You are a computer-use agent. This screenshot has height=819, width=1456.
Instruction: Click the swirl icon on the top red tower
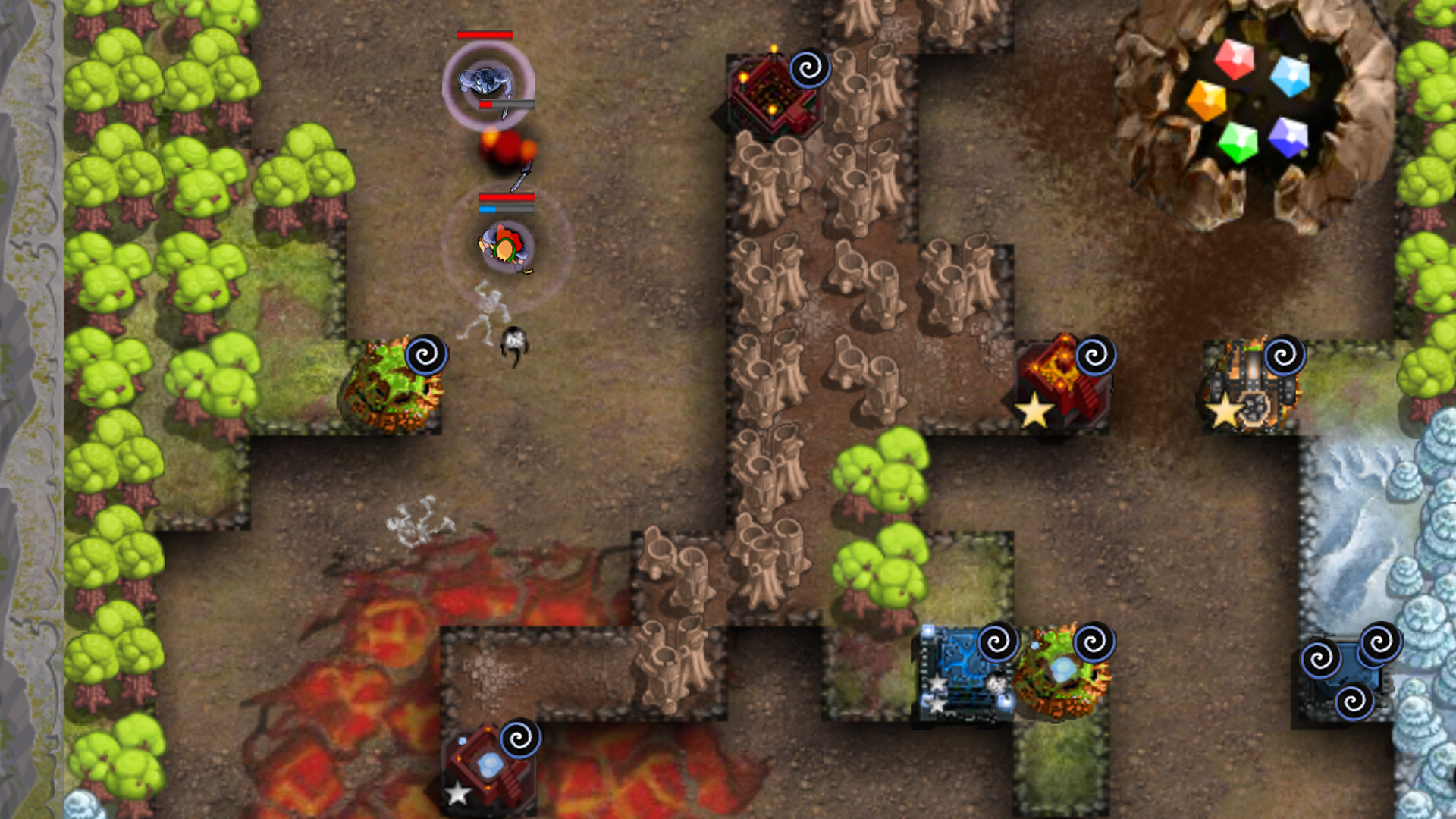coord(809,67)
